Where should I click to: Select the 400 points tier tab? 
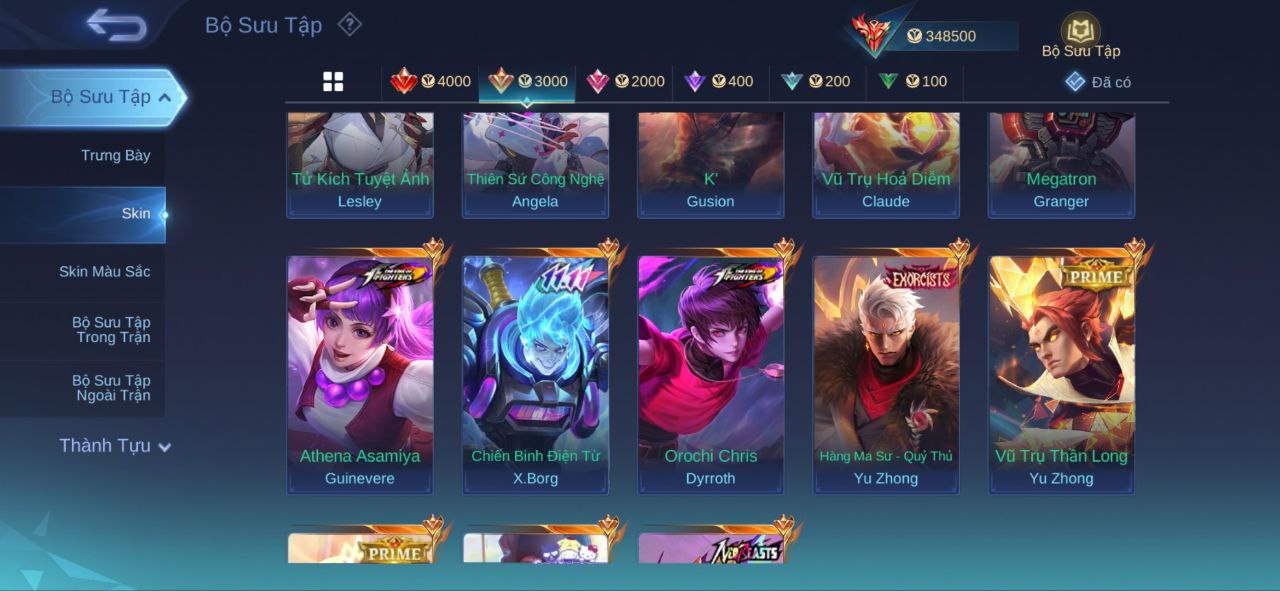(x=719, y=81)
